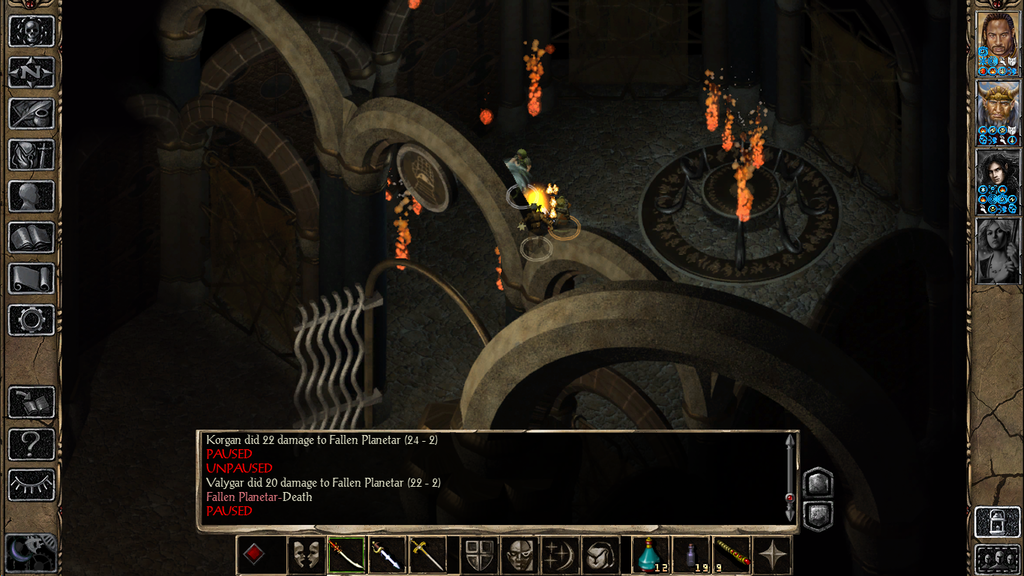Screen dimensions: 1024x576
Task: Activate the four-pointed star abilities button
Action: pyautogui.click(x=771, y=554)
